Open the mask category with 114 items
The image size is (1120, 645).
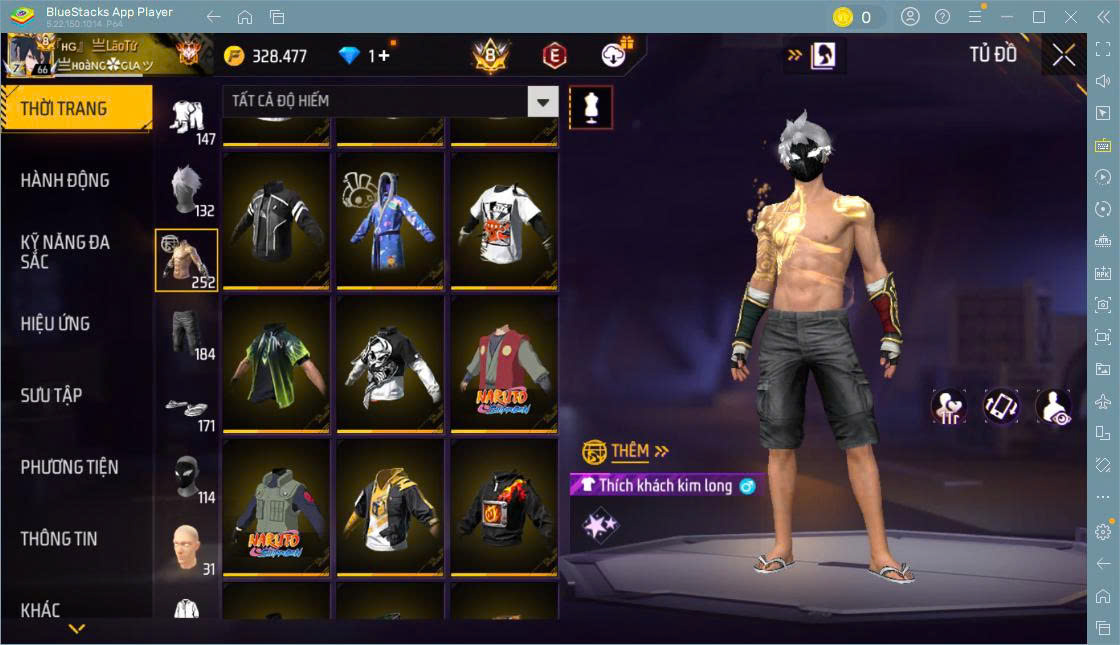point(186,478)
